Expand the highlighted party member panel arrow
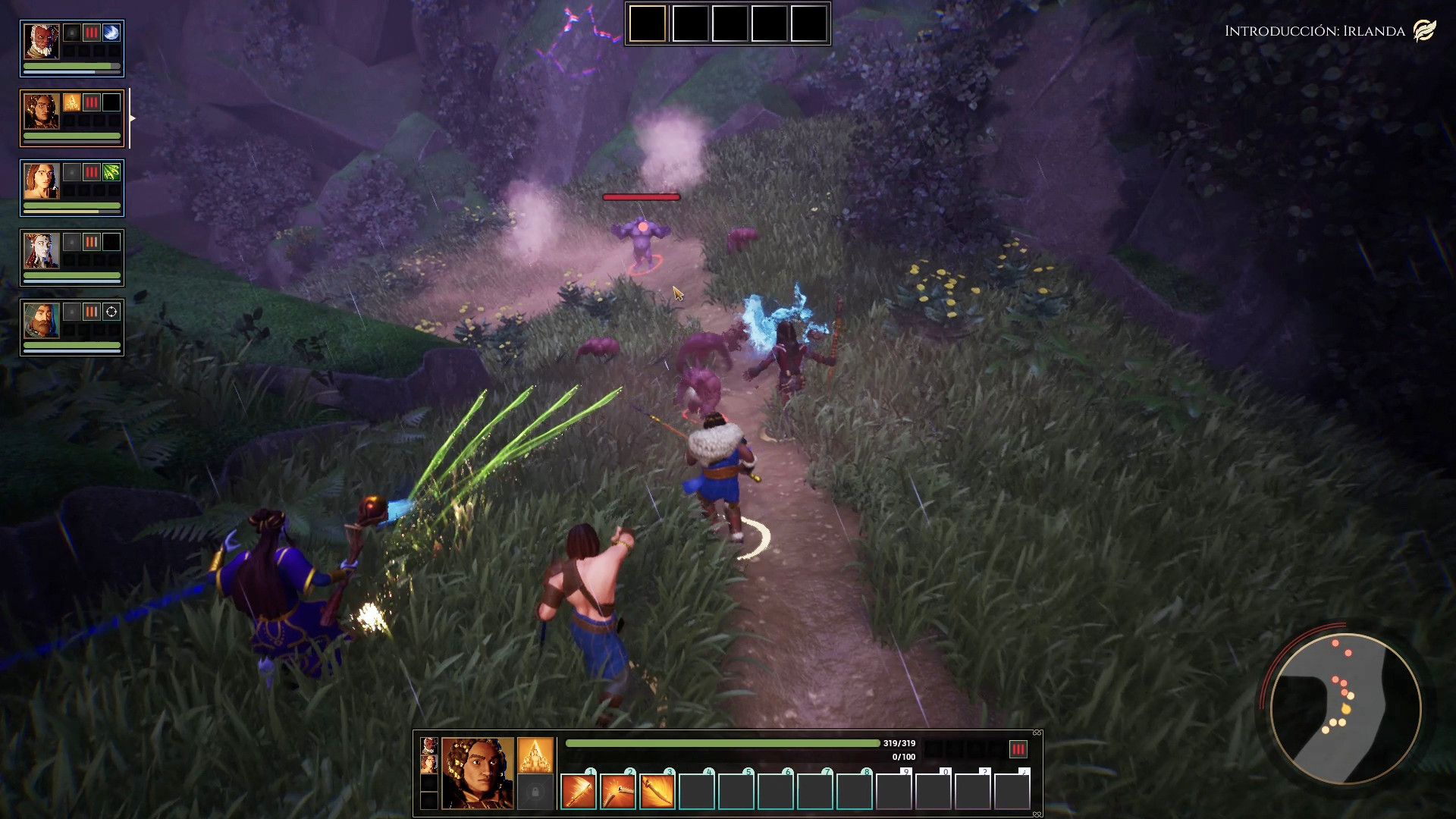Image resolution: width=1456 pixels, height=819 pixels. coord(133,118)
